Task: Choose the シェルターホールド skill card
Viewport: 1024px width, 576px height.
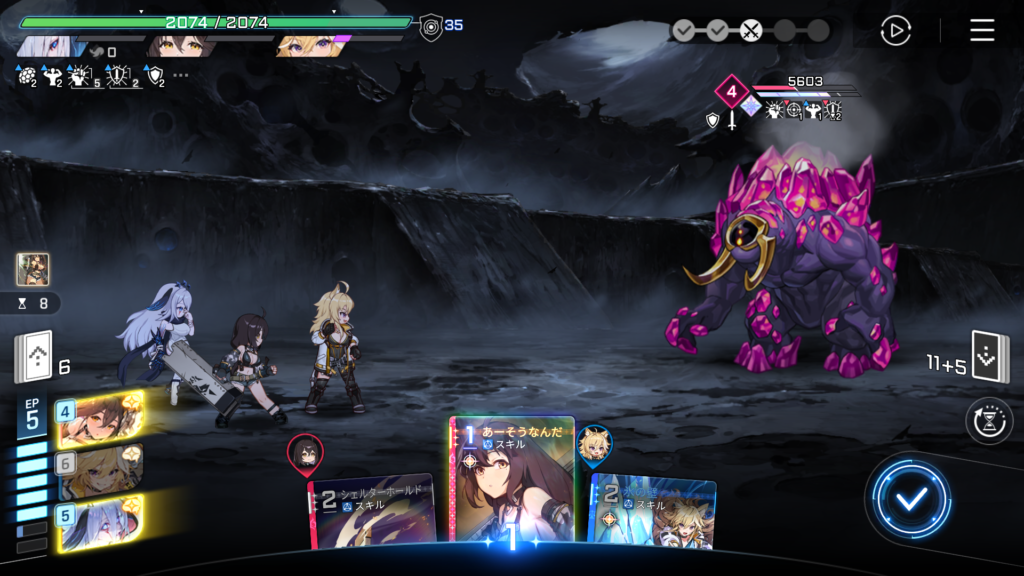Action: (372, 510)
